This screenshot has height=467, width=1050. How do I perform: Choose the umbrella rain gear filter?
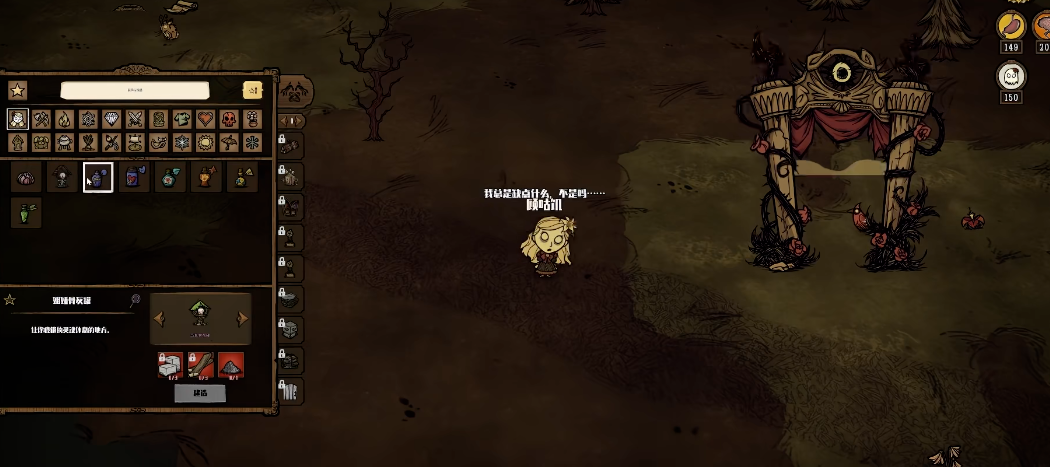tap(228, 143)
